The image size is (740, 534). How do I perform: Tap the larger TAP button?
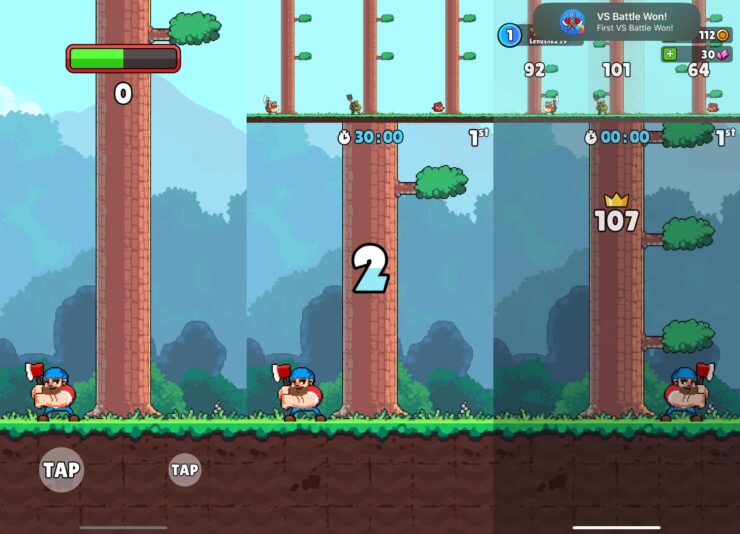pyautogui.click(x=61, y=470)
